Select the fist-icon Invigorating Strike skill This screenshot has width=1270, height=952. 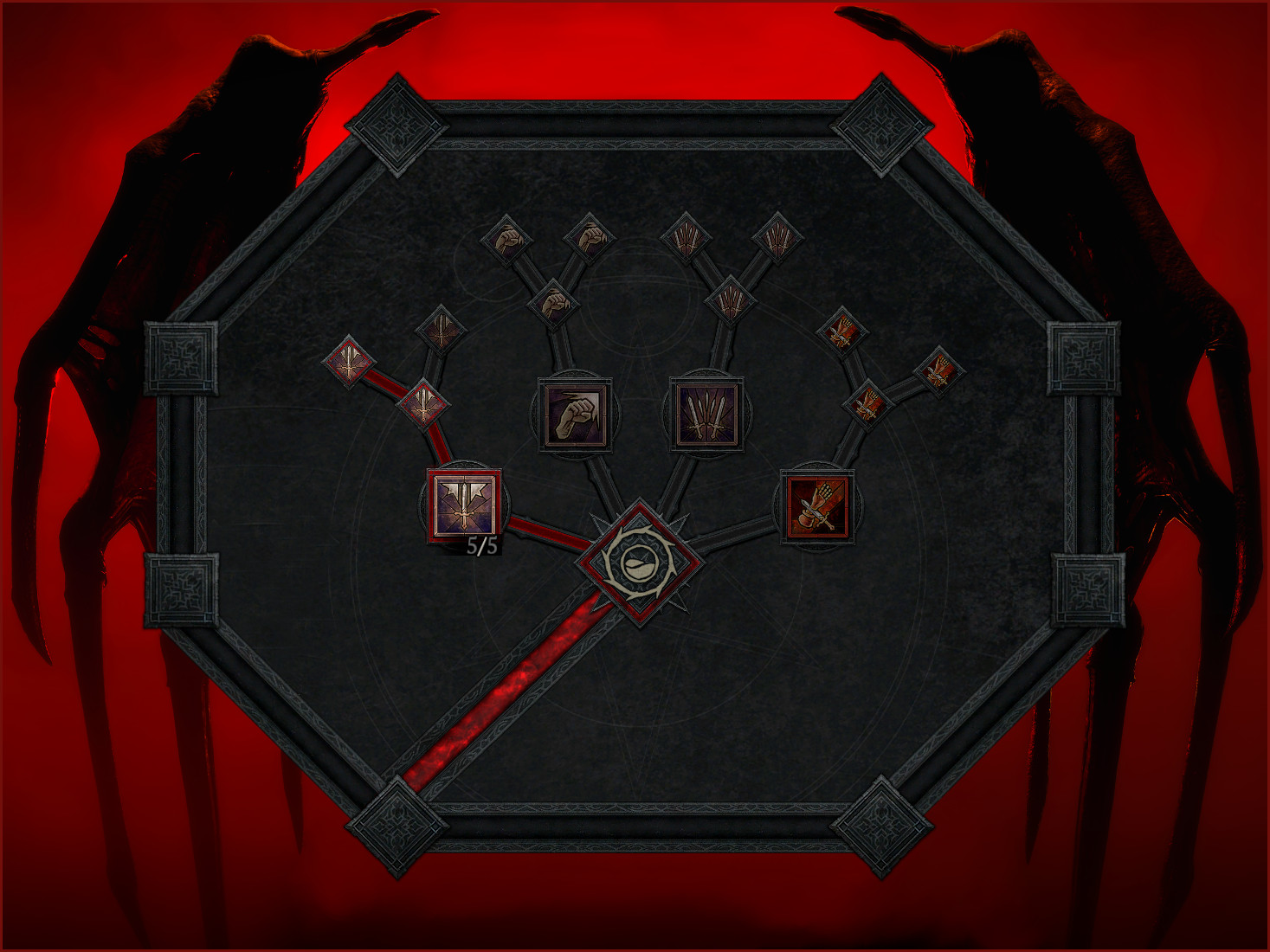[x=575, y=417]
